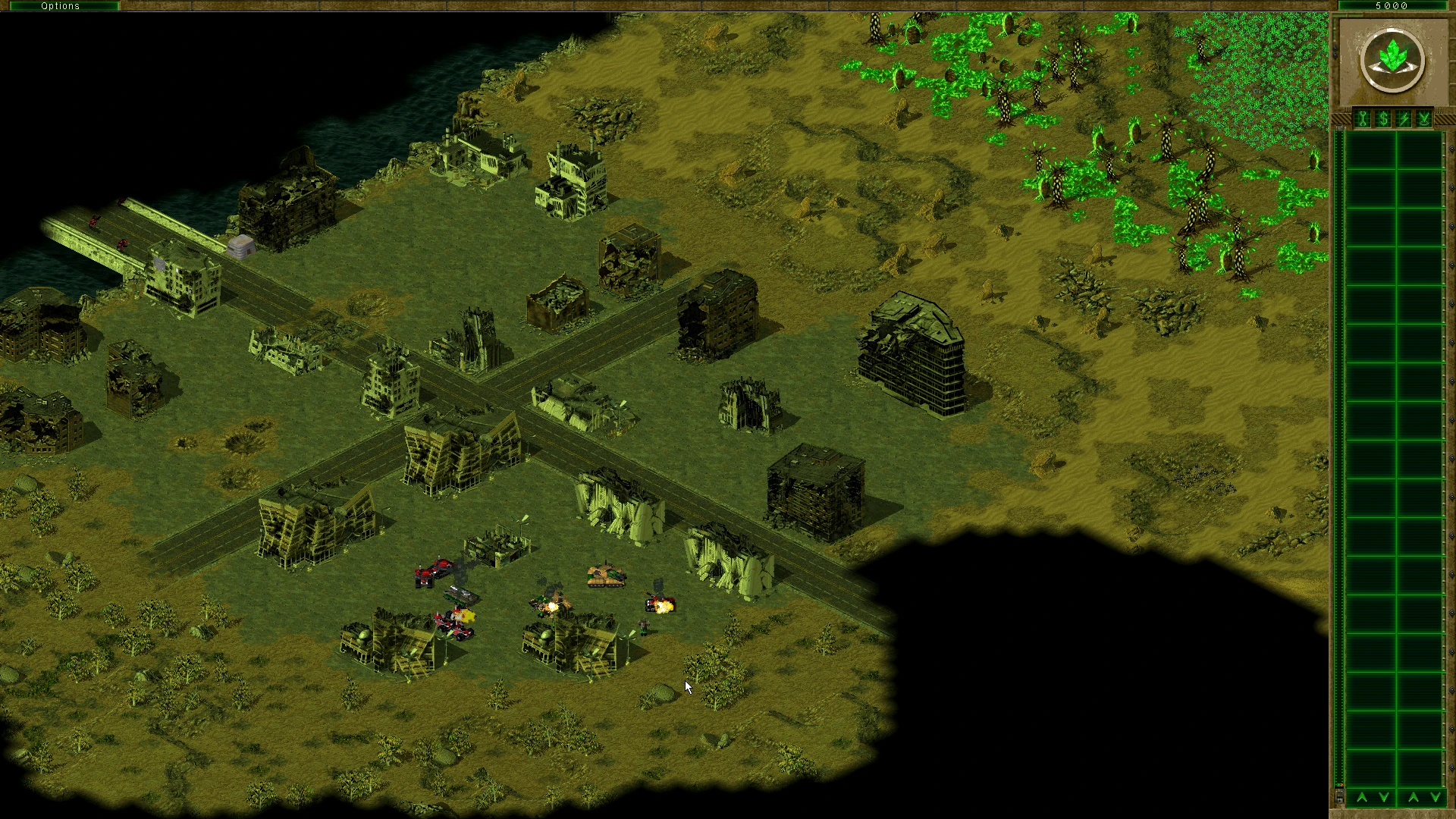Click the units column scroll-up arrow
1456x819 pixels.
pyautogui.click(x=1414, y=797)
